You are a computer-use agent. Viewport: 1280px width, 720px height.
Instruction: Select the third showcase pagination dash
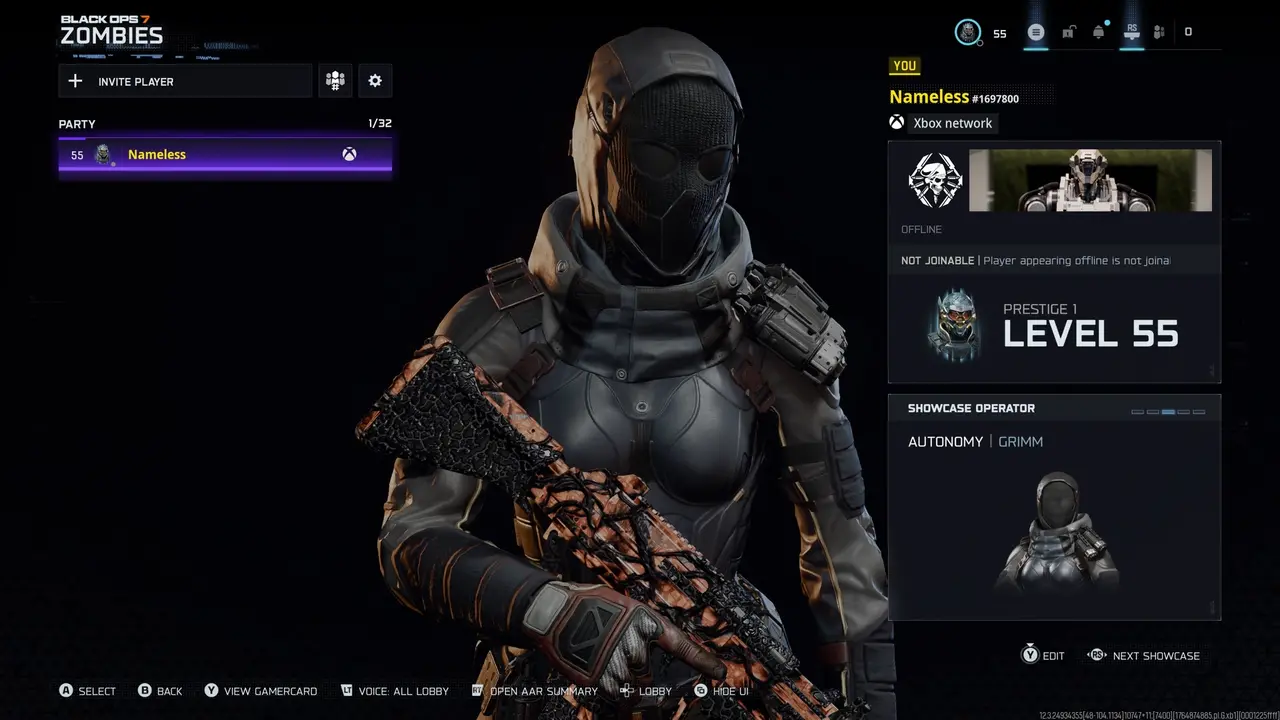coord(1169,410)
